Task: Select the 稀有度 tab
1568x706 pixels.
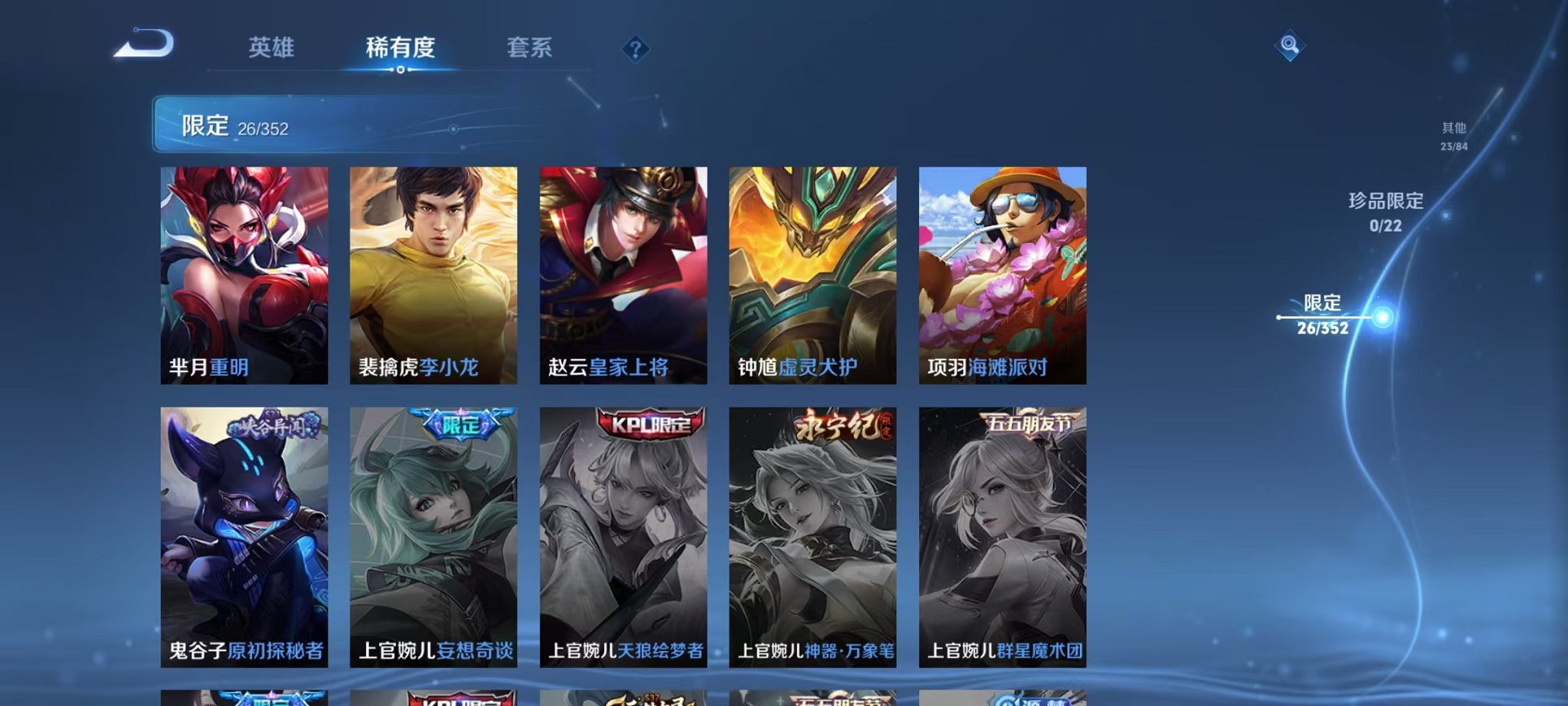Action: pyautogui.click(x=400, y=48)
